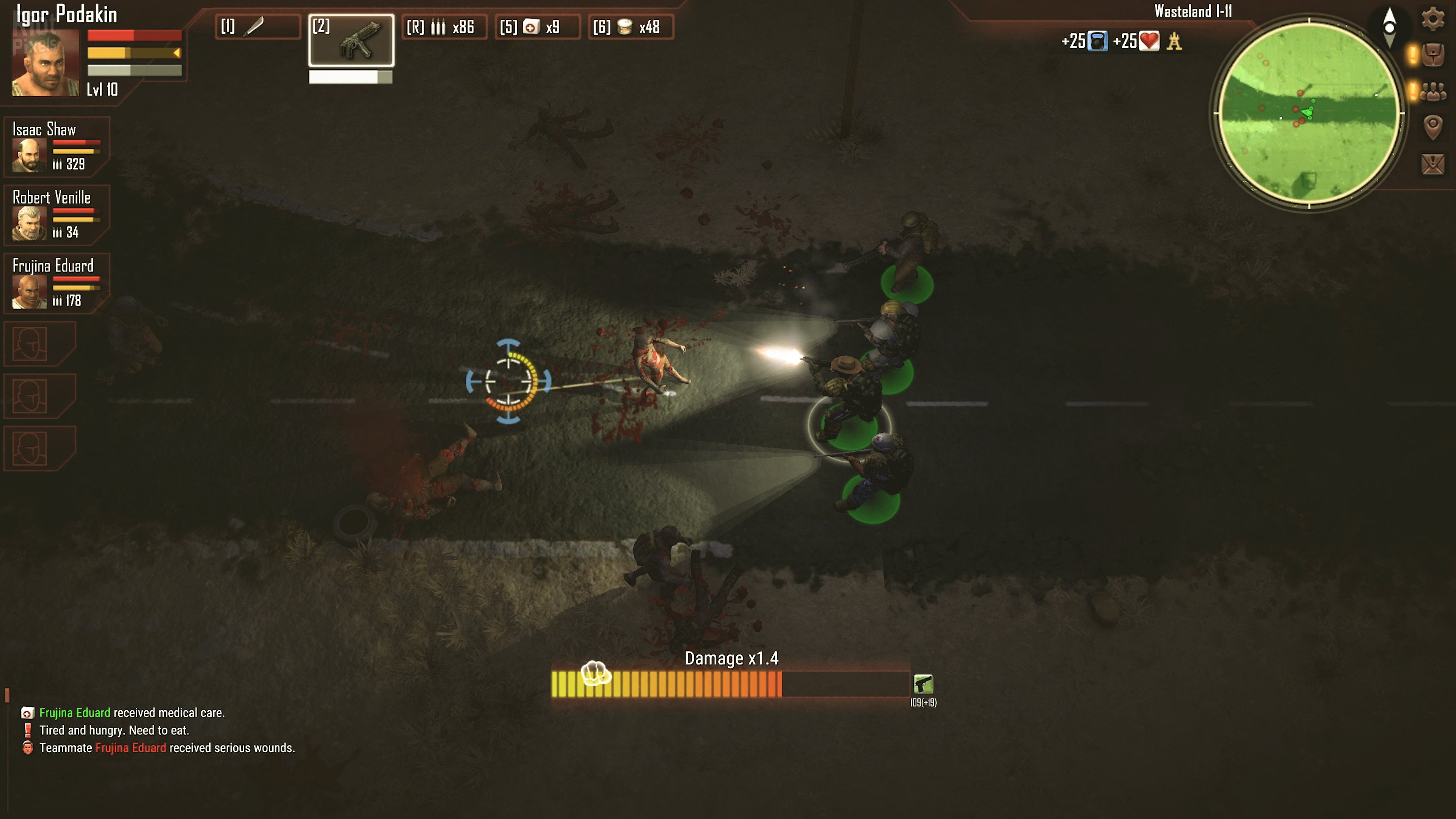Select the knife melee weapon slot
Screen dimensions: 1456x819
point(257,27)
